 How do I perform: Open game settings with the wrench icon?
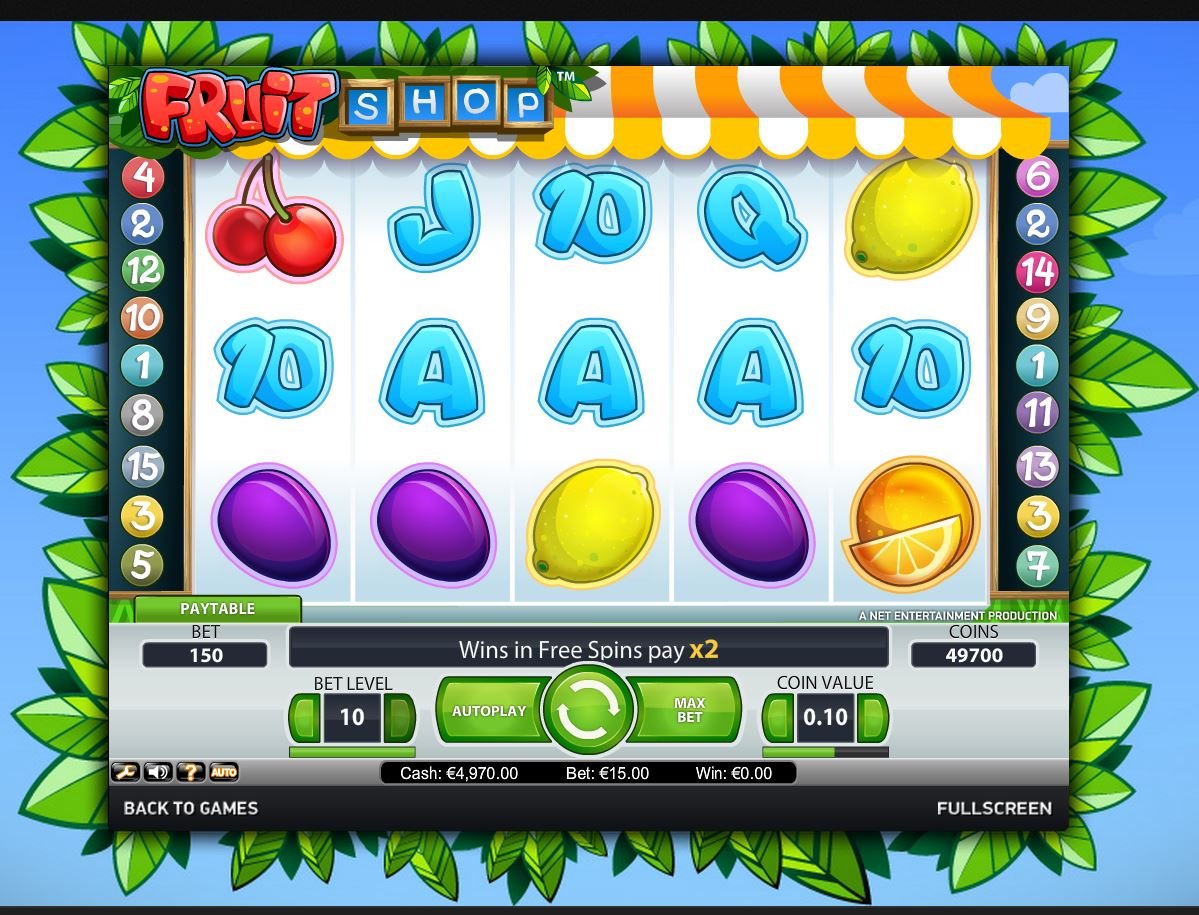[x=125, y=772]
